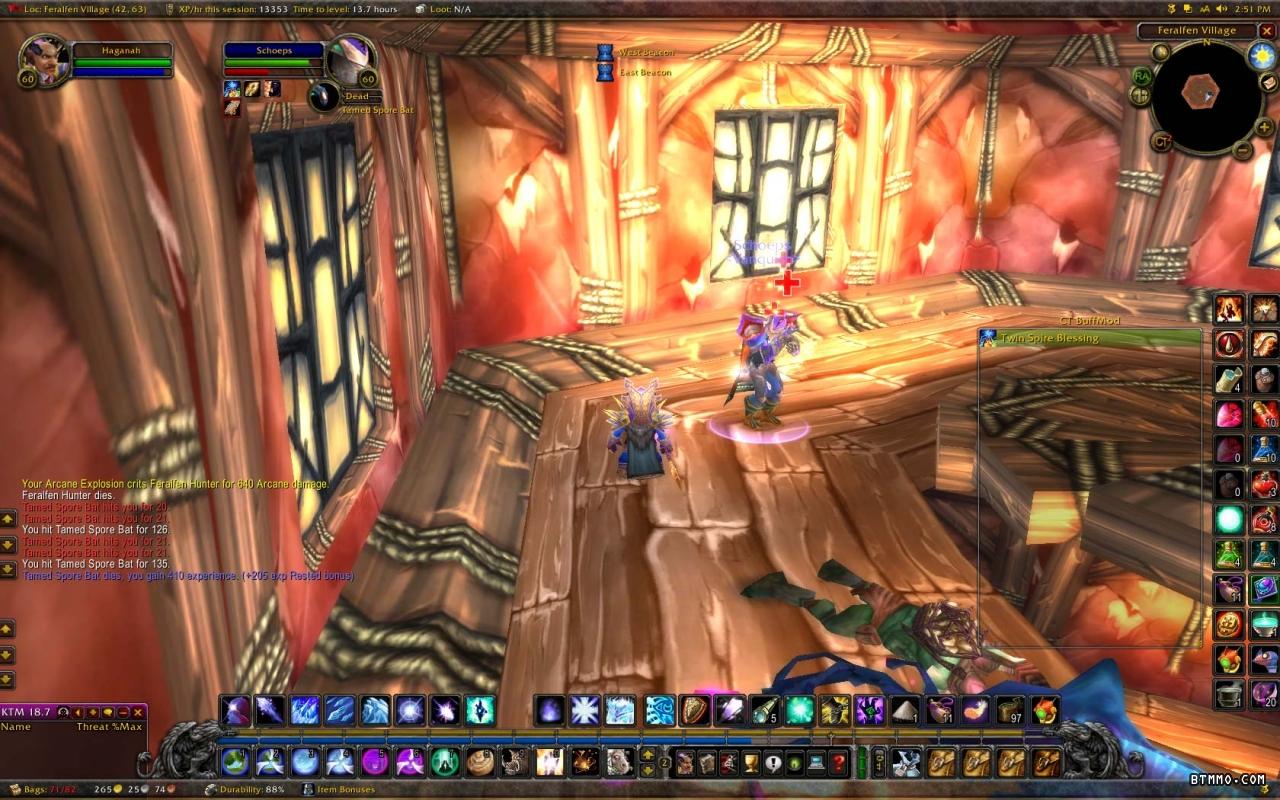Zoom out on the minimap
Screen dimensions: 1280x800
pos(1242,151)
